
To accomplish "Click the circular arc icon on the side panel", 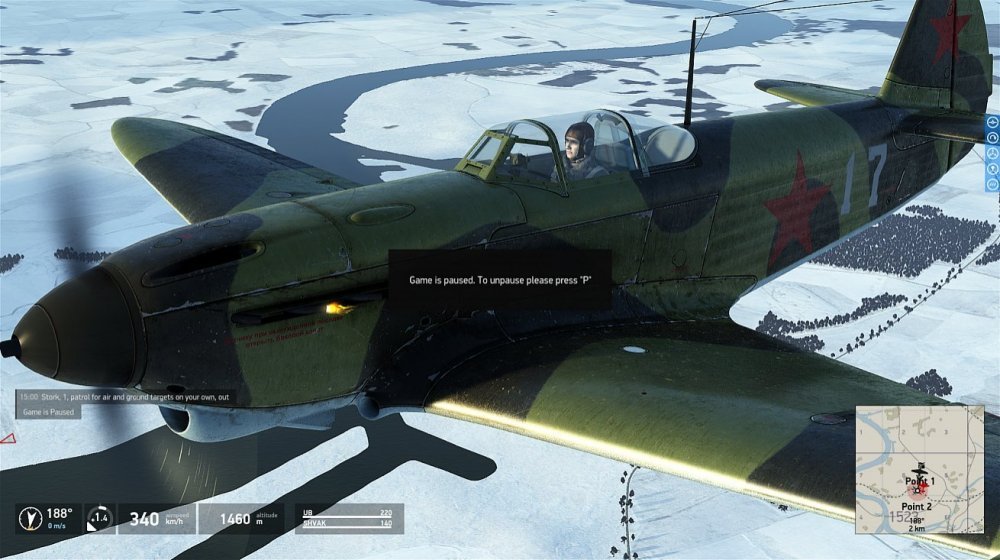I will [992, 137].
